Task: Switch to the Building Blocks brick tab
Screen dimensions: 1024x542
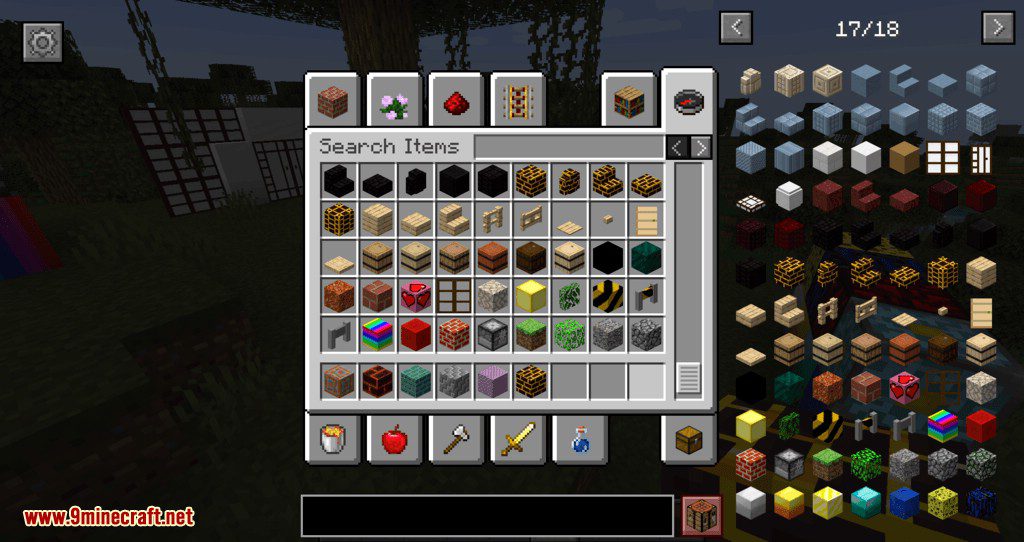Action: point(332,101)
